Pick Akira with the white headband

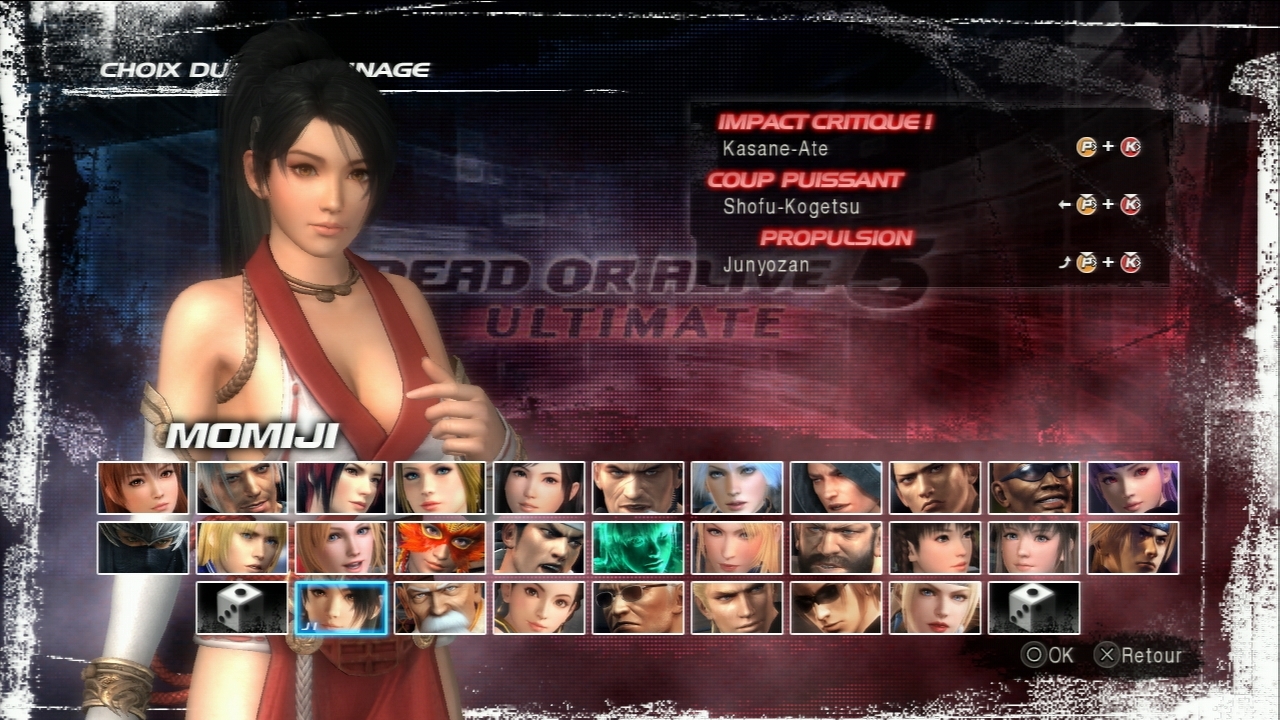(539, 548)
